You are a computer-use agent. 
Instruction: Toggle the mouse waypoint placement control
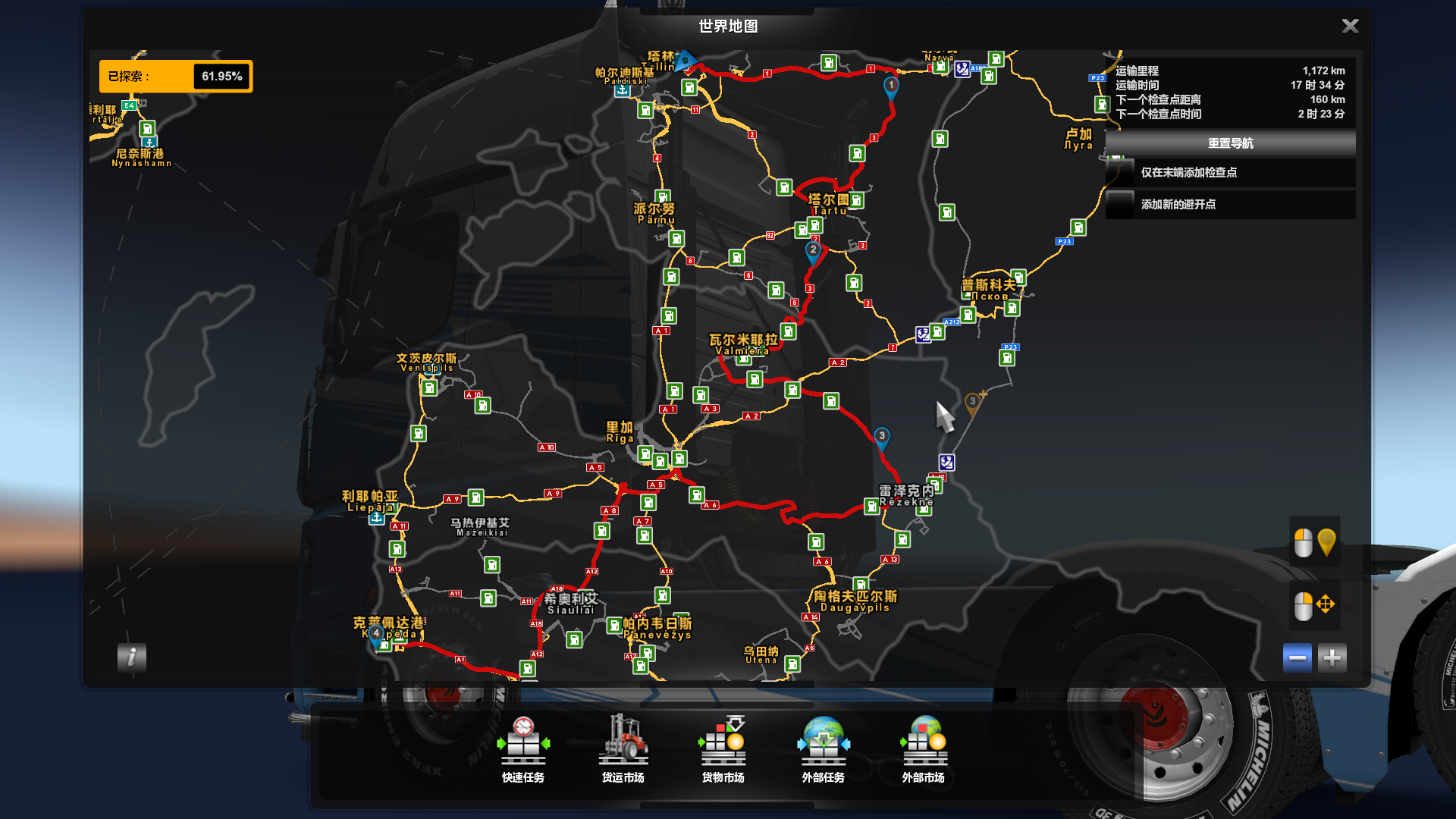click(1313, 541)
